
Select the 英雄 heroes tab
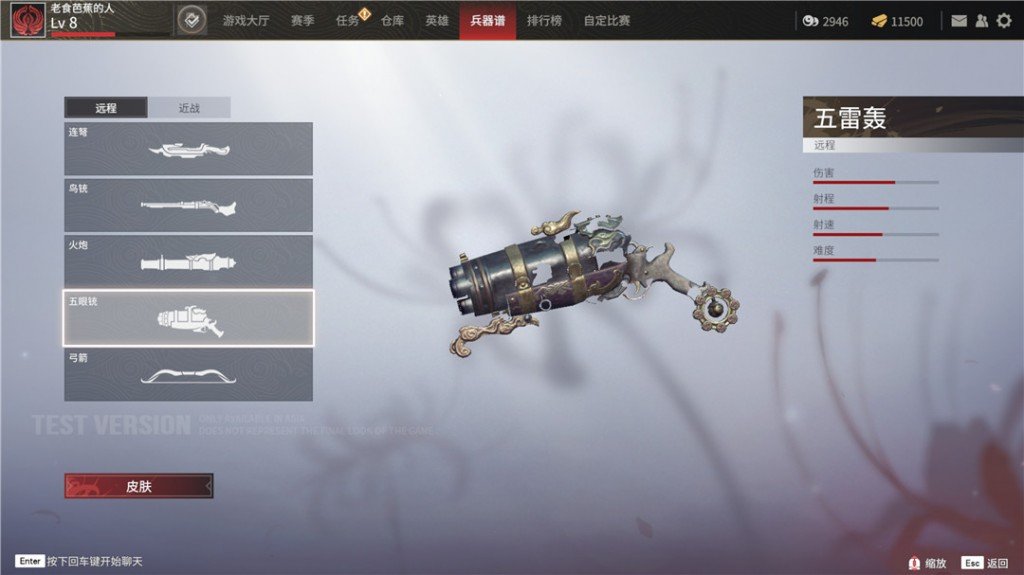click(x=437, y=21)
